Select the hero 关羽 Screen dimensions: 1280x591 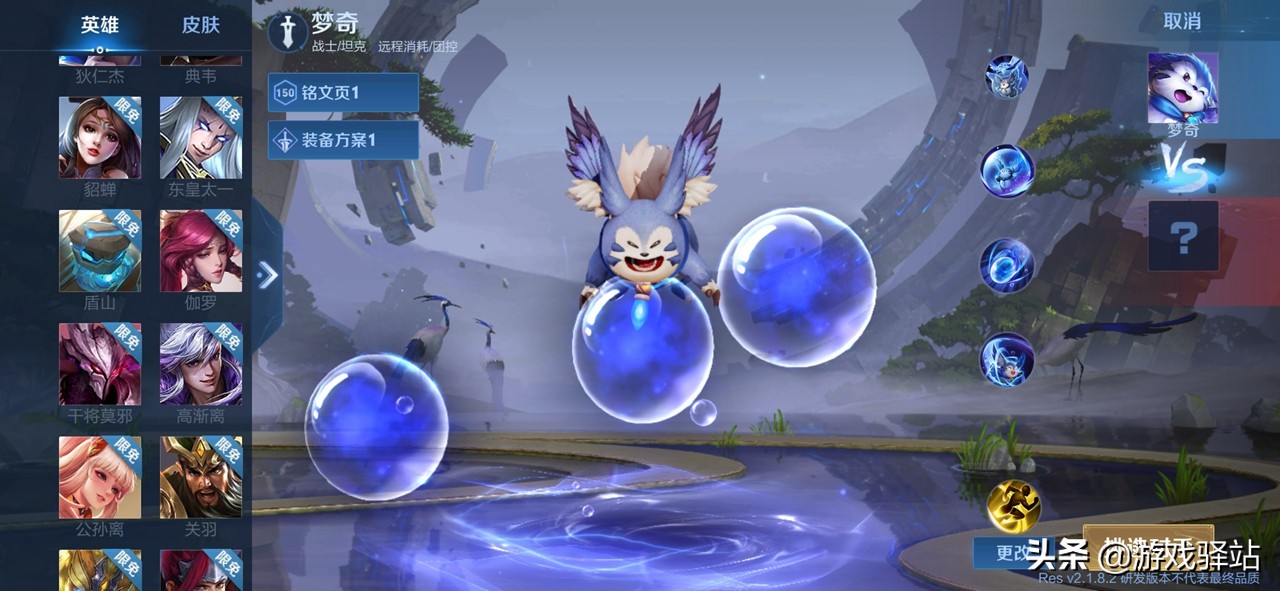[x=201, y=477]
